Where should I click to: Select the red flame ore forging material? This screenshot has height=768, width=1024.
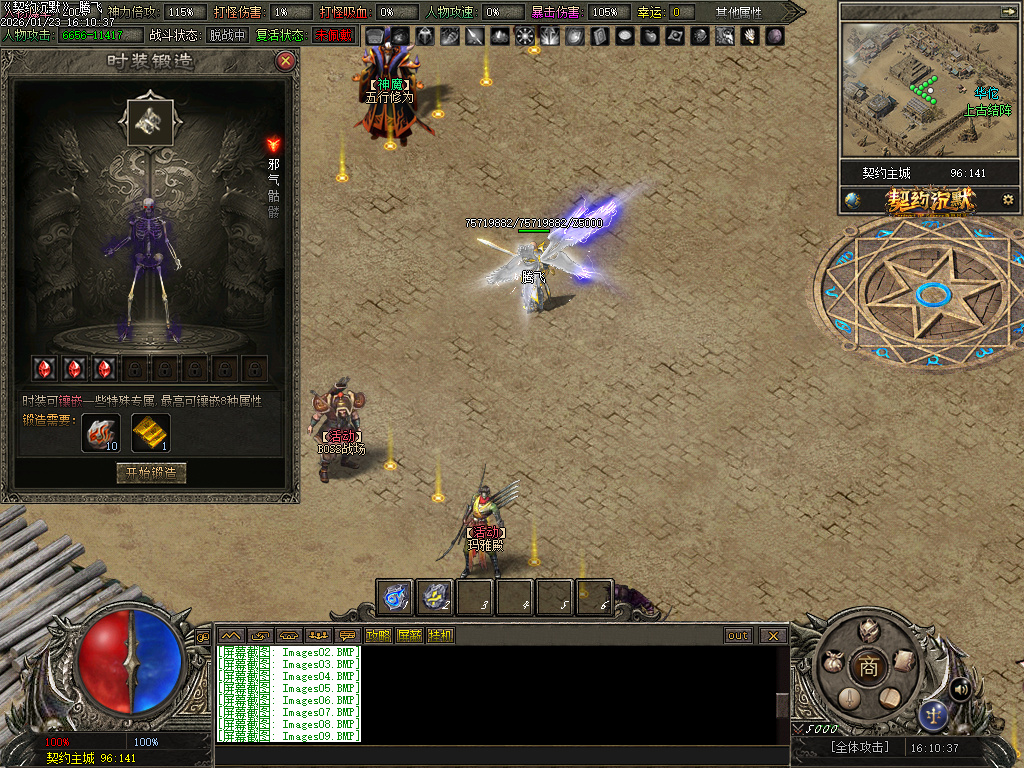100,433
